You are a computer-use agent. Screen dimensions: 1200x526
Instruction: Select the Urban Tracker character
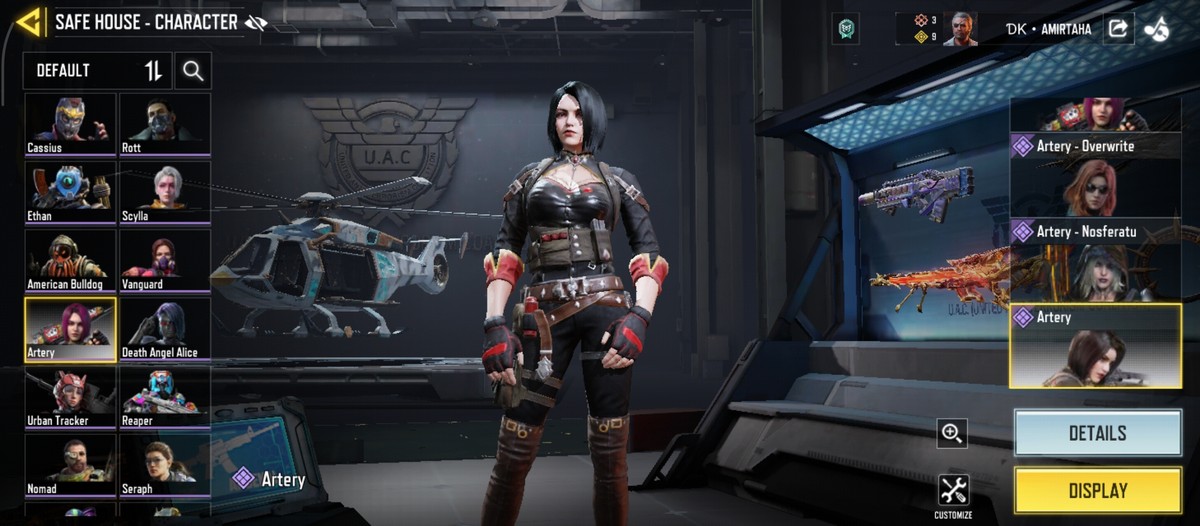[69, 398]
